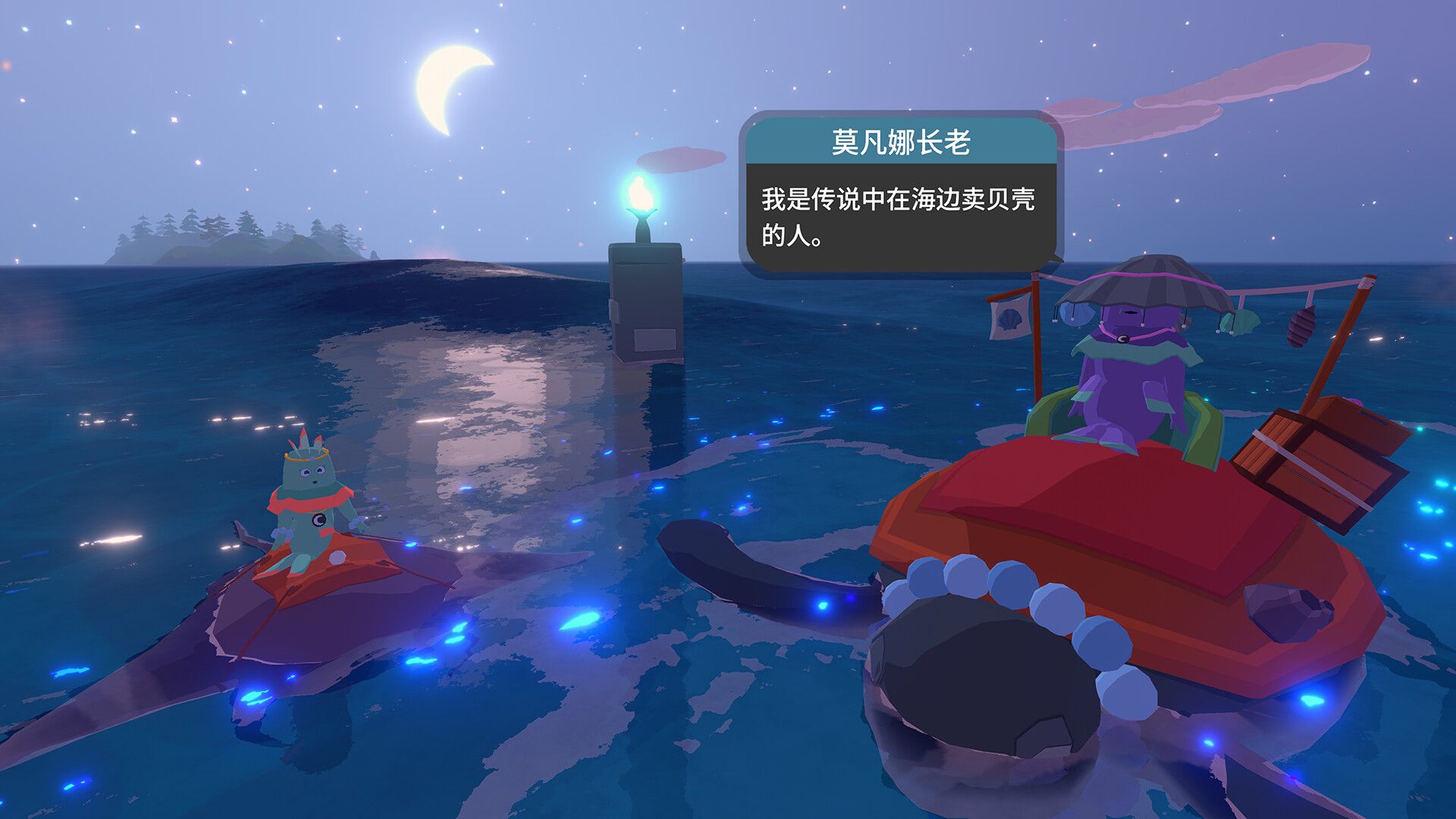1456x819 pixels.
Task: Select the crescent moon pendant on merchant's necklace
Action: 1122,338
